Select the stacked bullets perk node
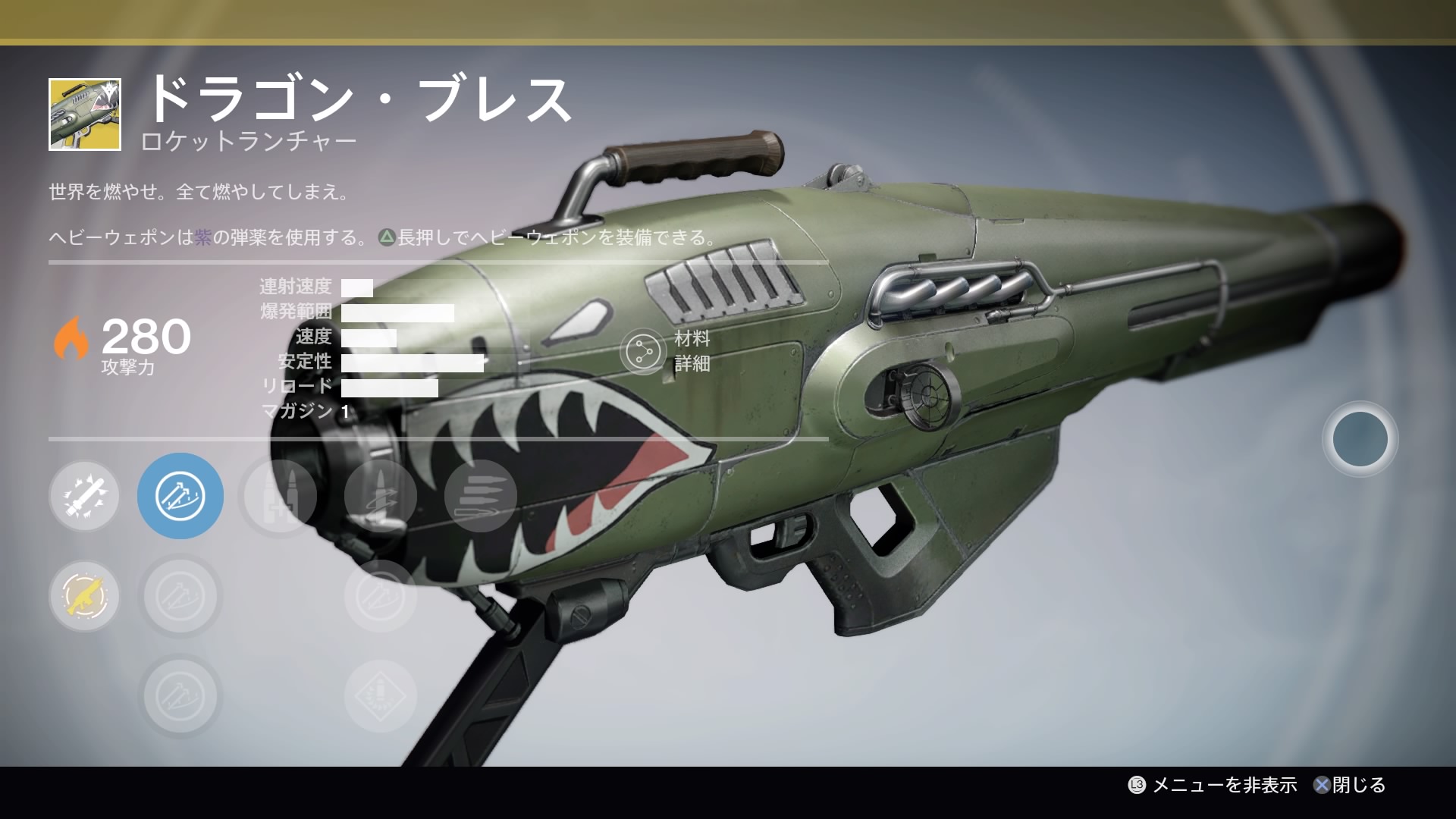 pos(480,496)
